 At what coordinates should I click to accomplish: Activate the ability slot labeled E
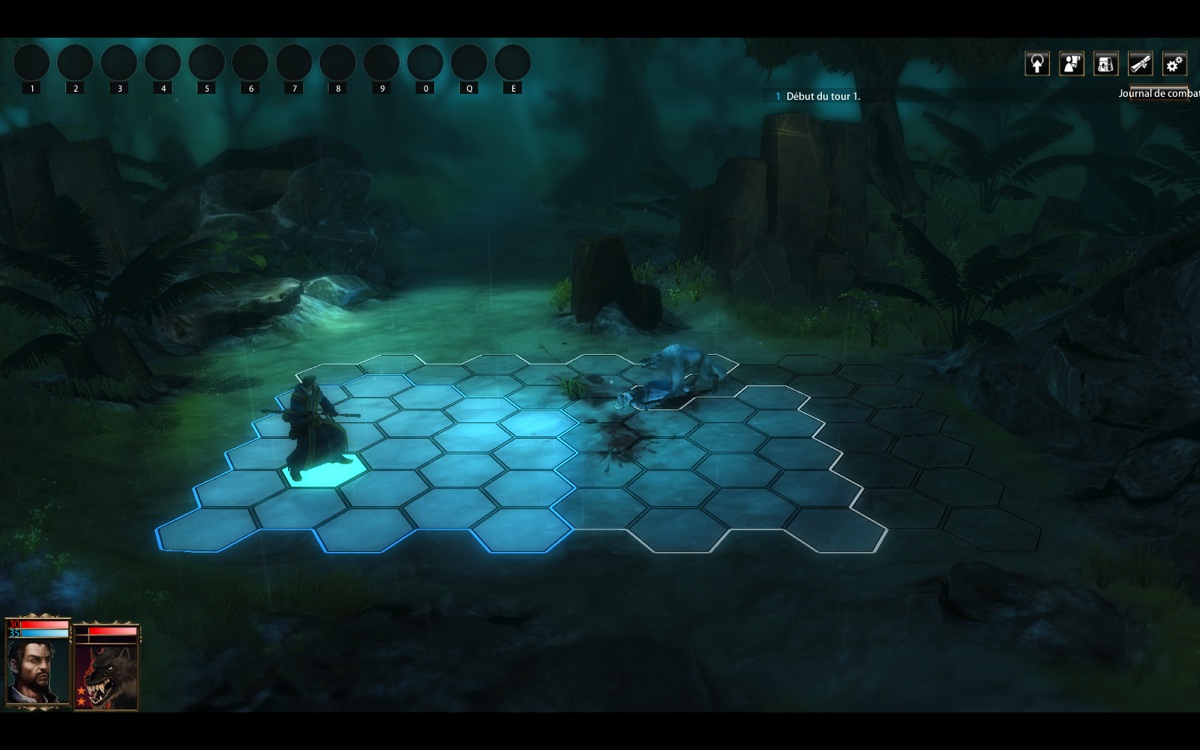(x=512, y=62)
